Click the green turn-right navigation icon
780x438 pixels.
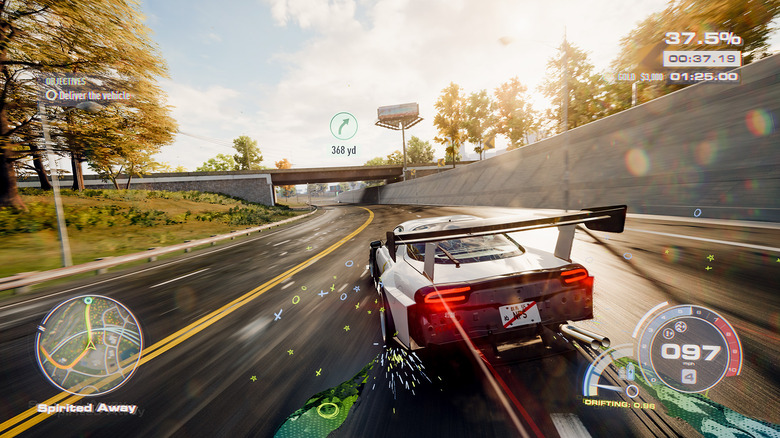[x=343, y=126]
